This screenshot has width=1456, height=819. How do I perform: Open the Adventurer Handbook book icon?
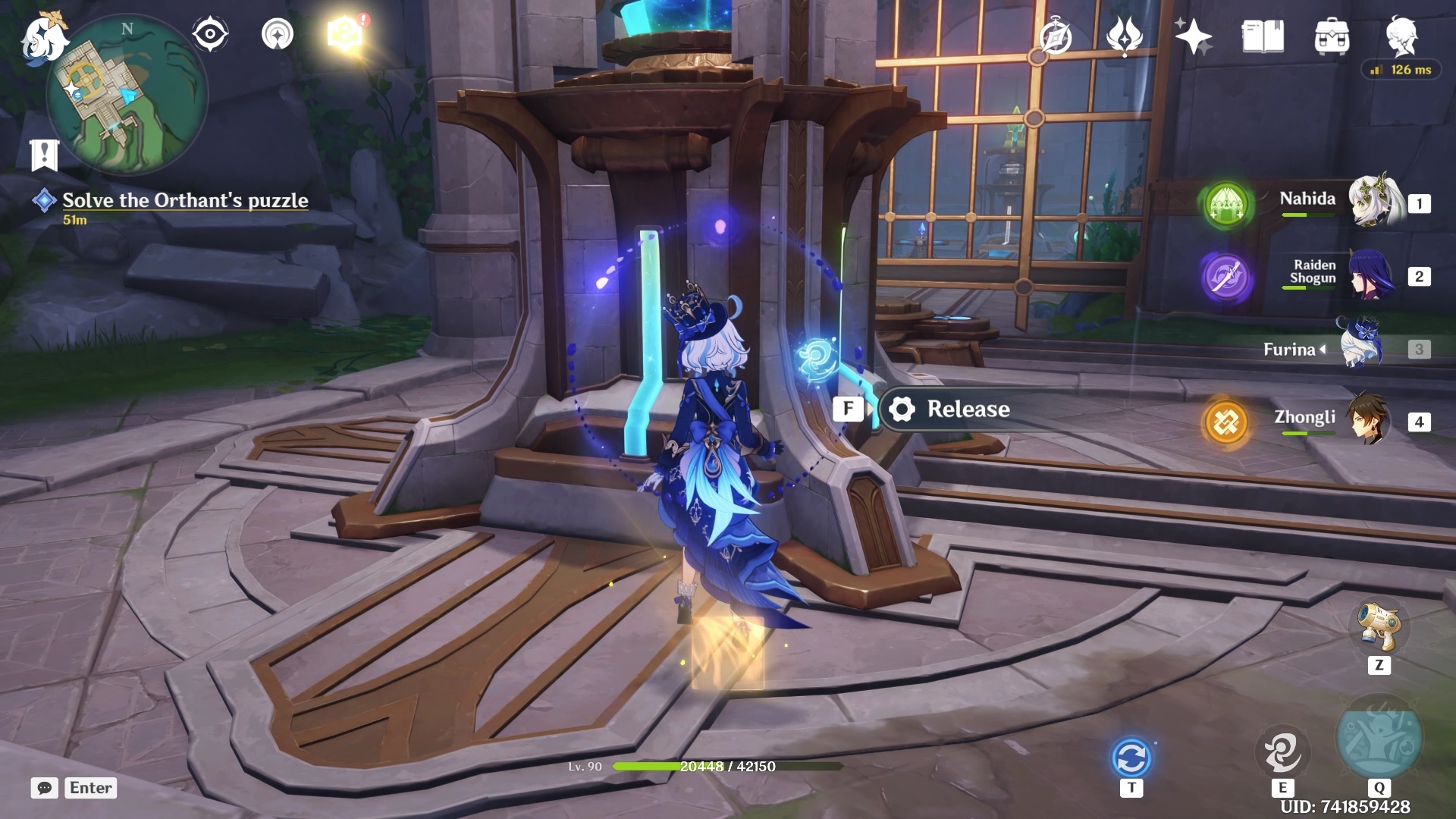[x=1263, y=36]
